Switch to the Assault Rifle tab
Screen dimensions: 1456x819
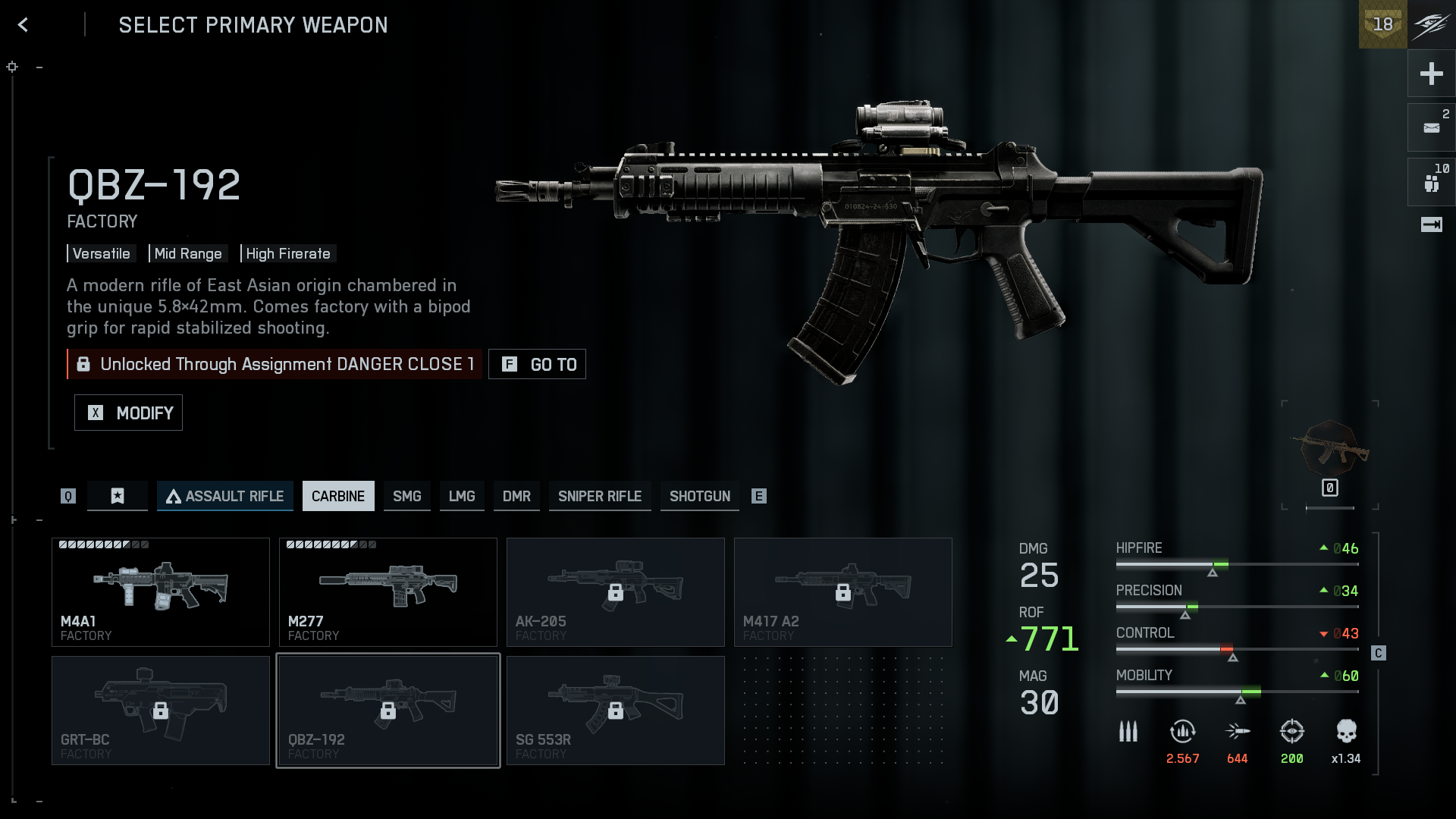pyautogui.click(x=224, y=496)
